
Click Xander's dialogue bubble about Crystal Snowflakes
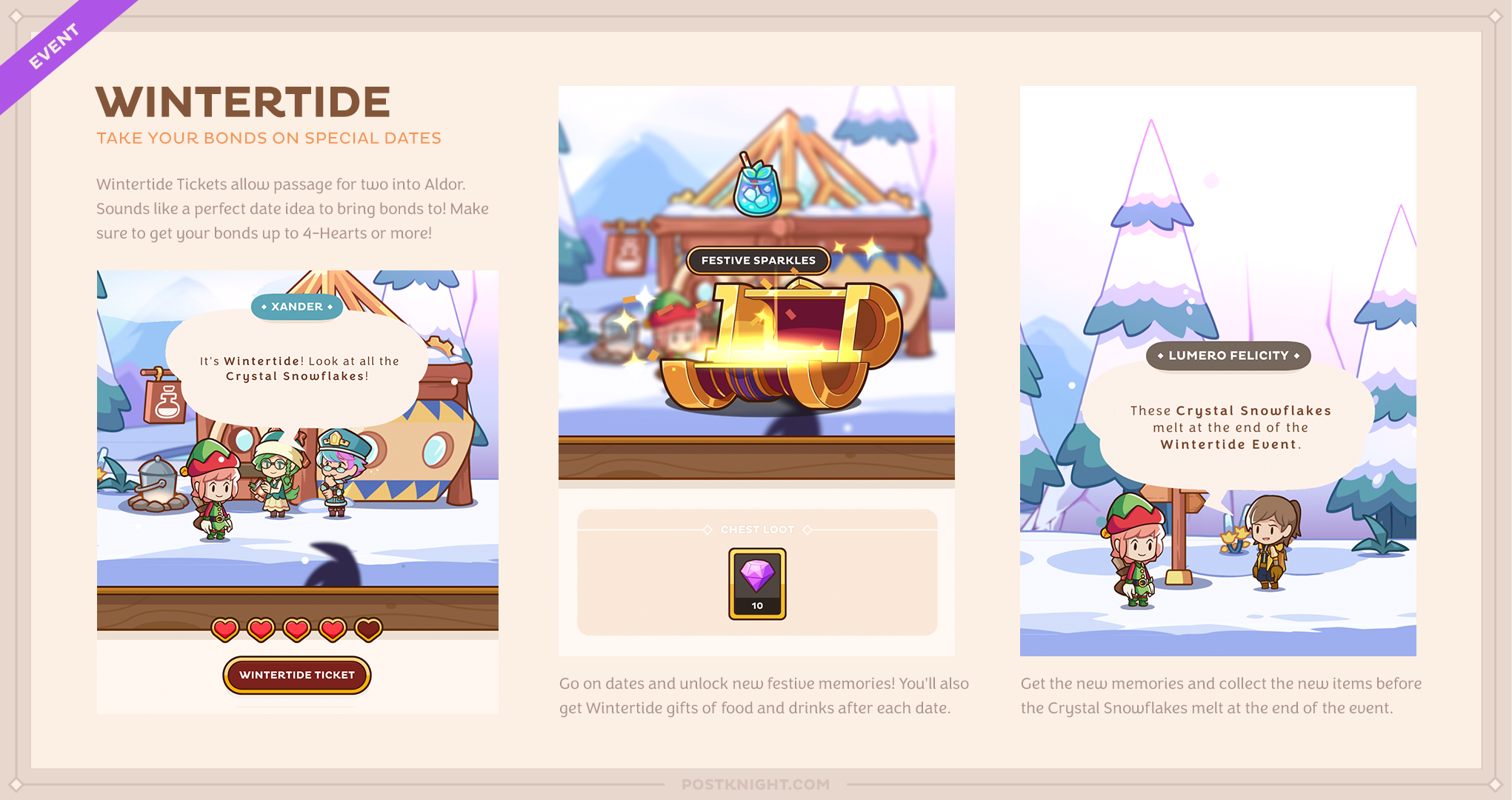point(298,369)
